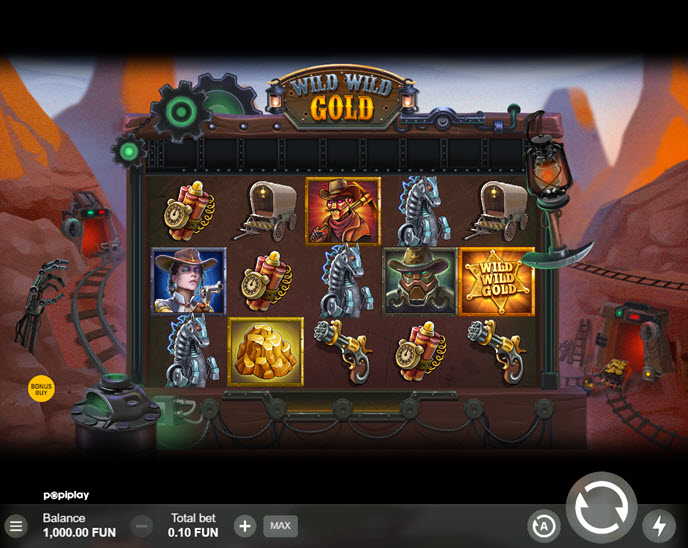
Task: Set the bet to MAX
Action: tap(280, 525)
